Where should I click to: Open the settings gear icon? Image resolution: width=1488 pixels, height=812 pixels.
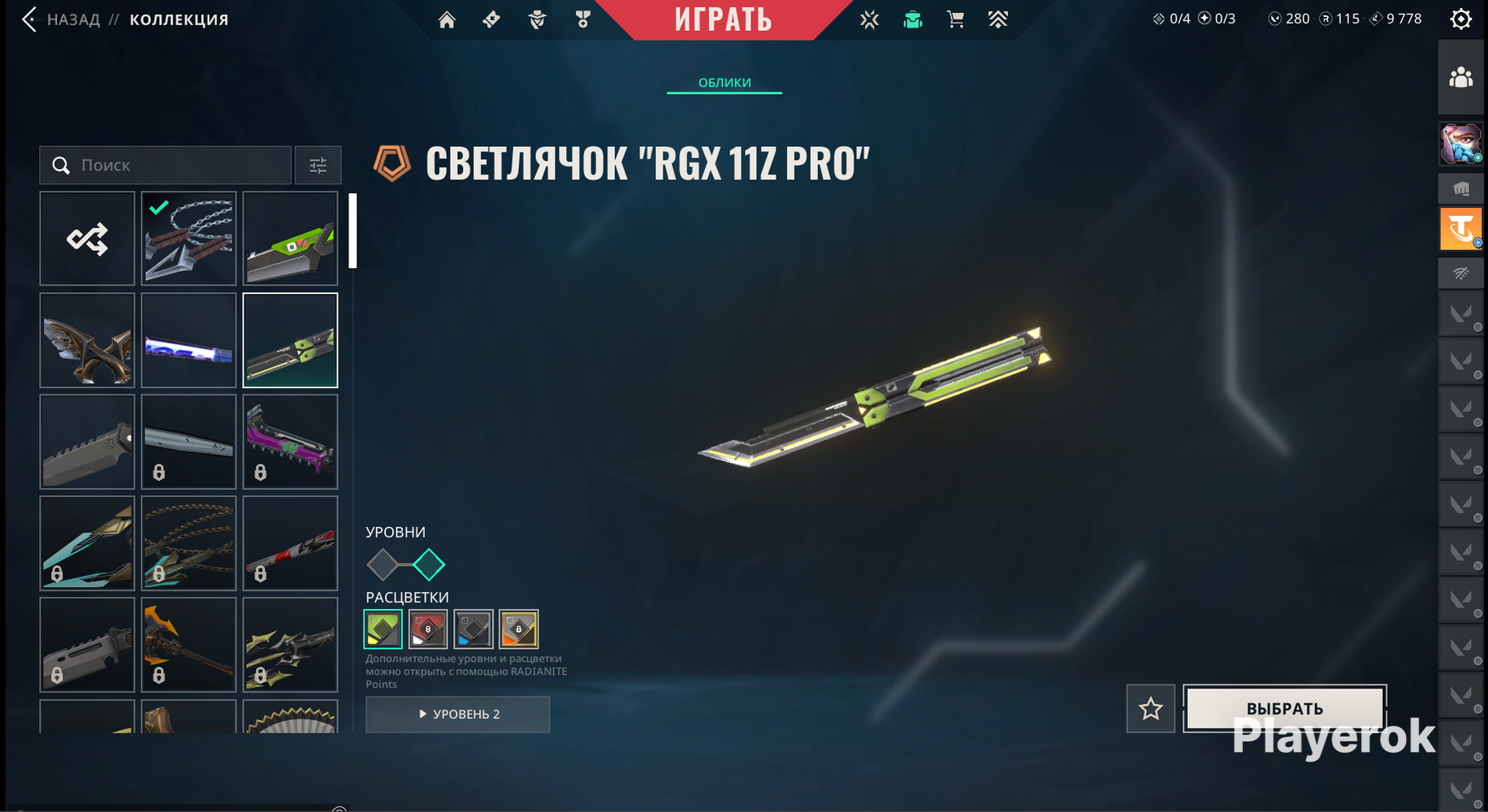click(x=1460, y=19)
